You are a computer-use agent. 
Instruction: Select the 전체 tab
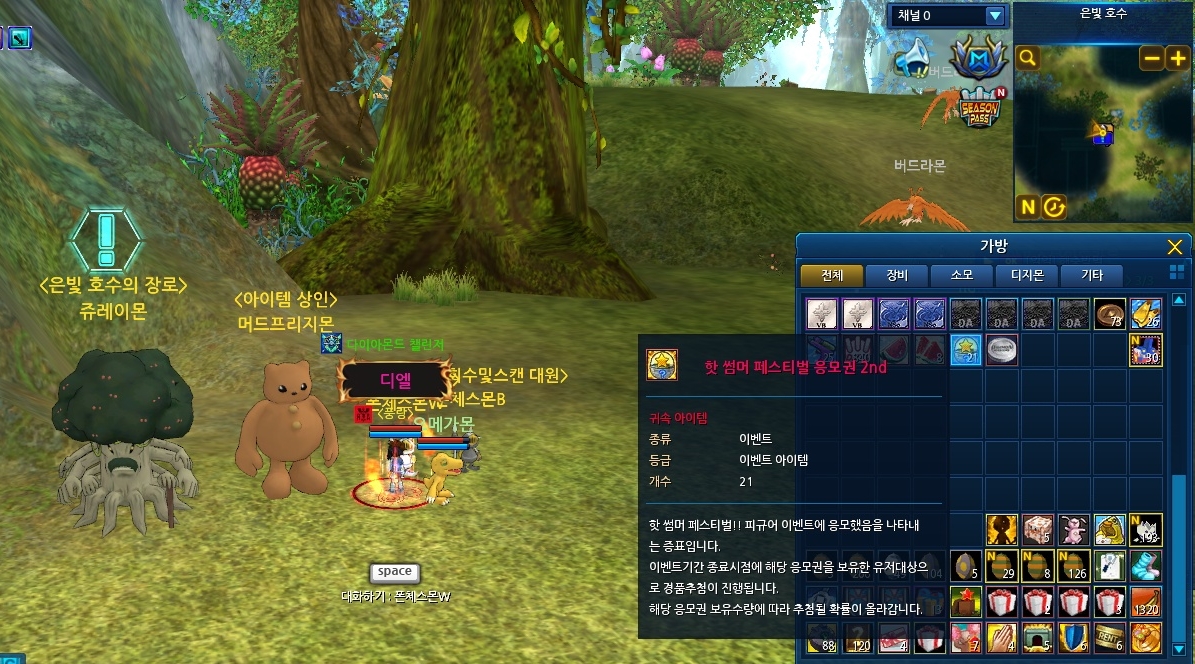tap(831, 275)
